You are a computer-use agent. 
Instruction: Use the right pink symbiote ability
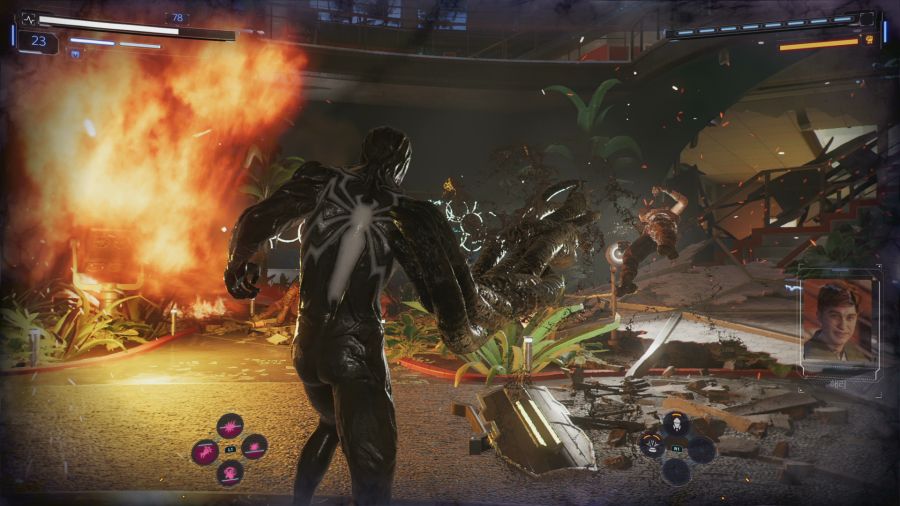pyautogui.click(x=255, y=446)
